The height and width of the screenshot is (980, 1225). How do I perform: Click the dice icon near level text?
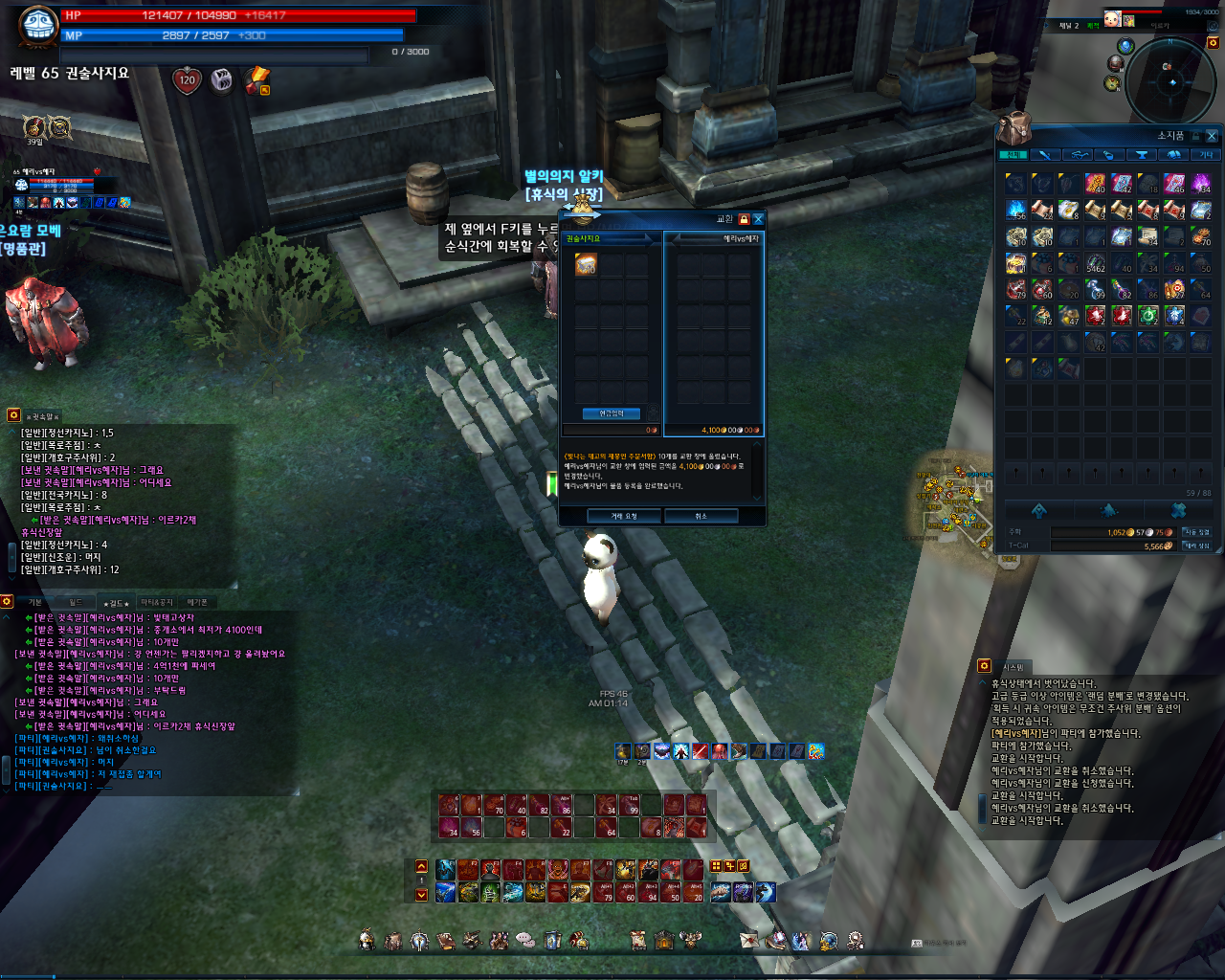click(221, 80)
